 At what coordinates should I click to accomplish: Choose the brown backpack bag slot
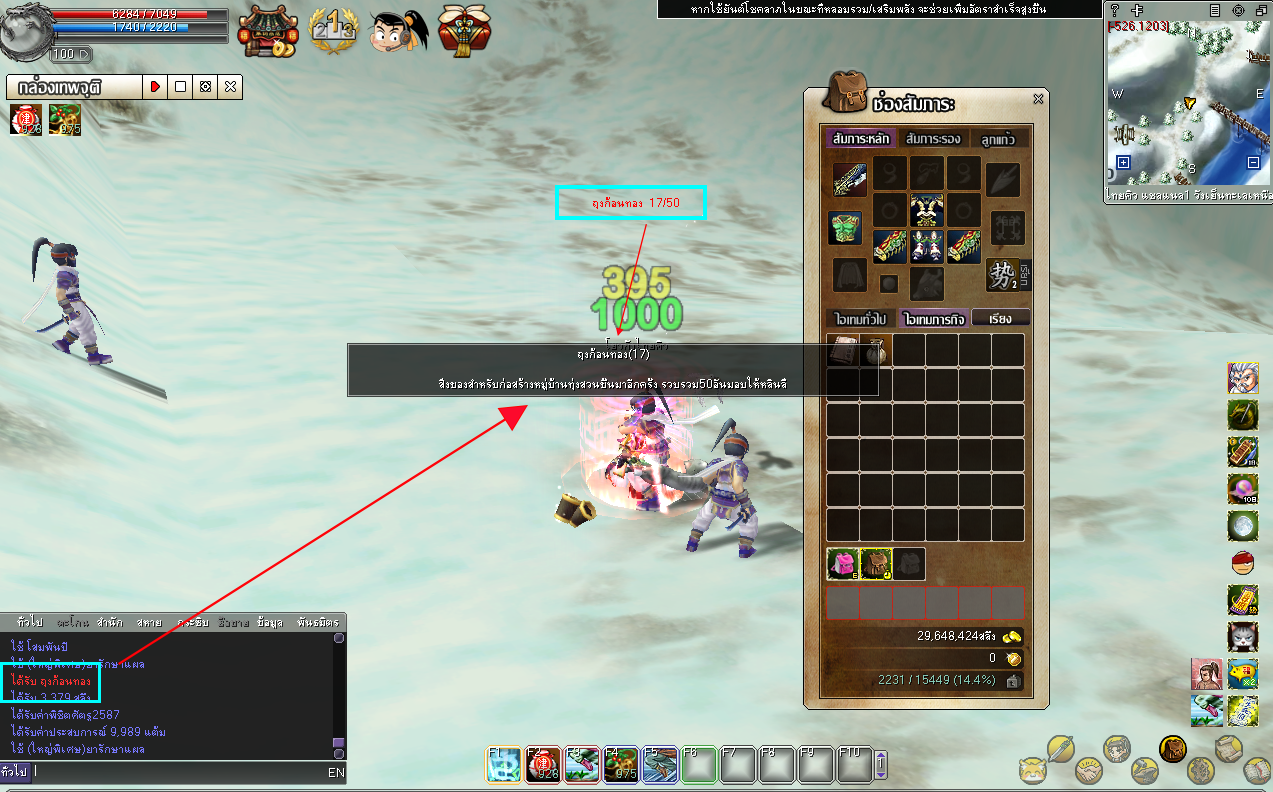coord(876,564)
